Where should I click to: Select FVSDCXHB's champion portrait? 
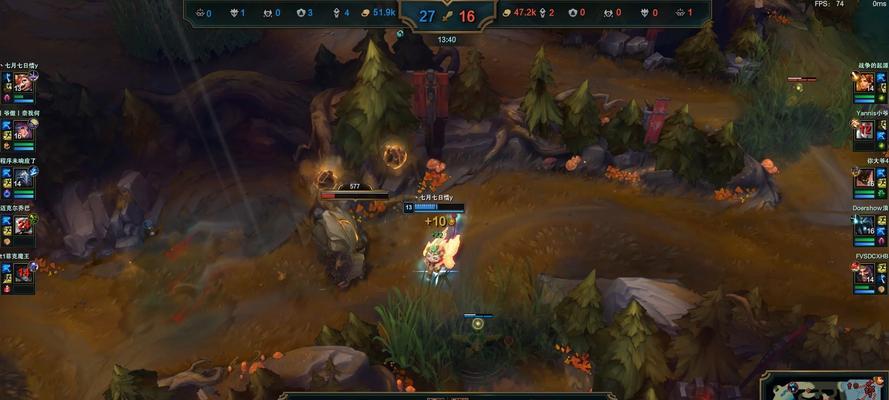coord(865,274)
